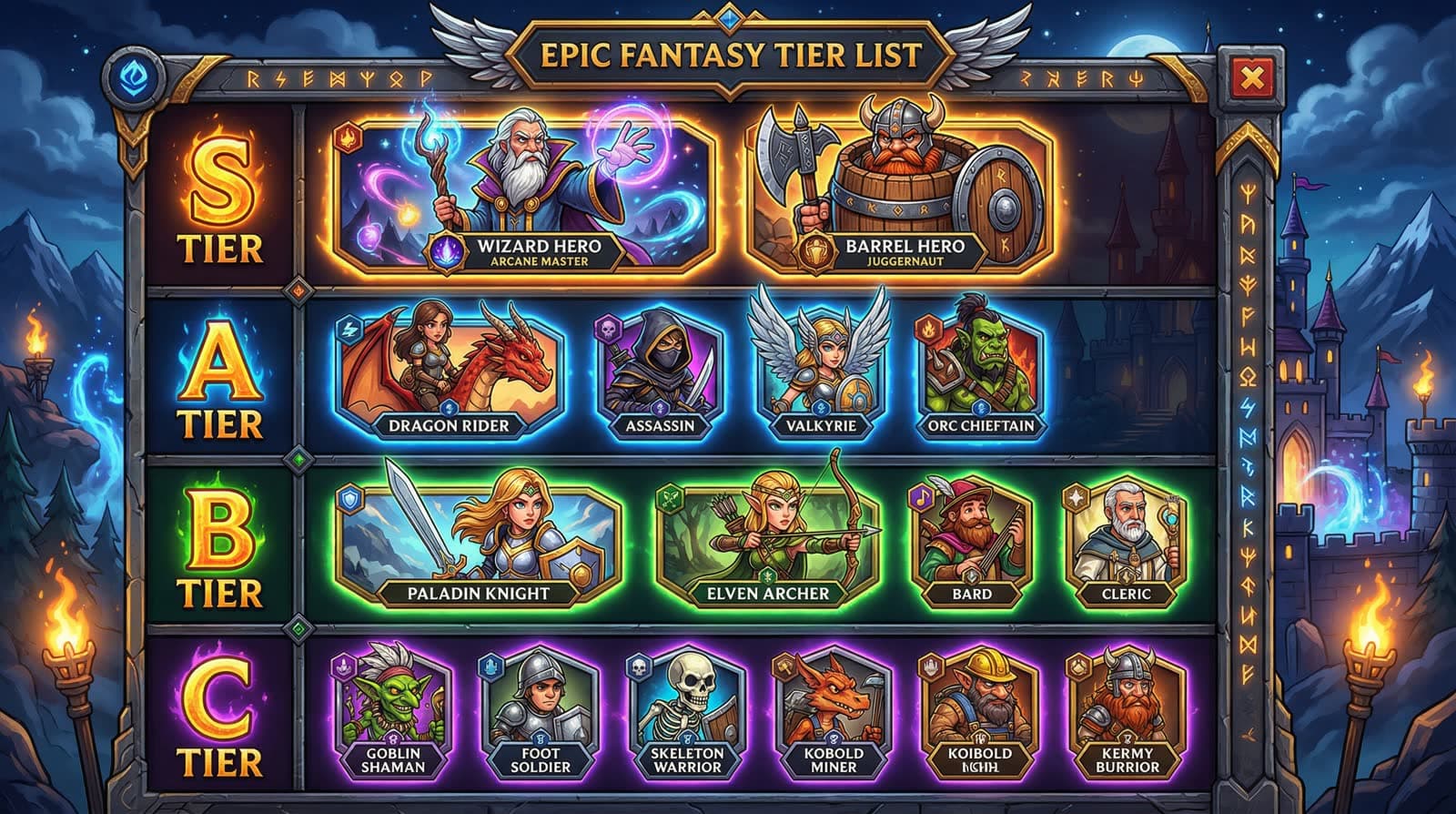Click the skull badge on Skeleton Warrior's card

coord(639,667)
